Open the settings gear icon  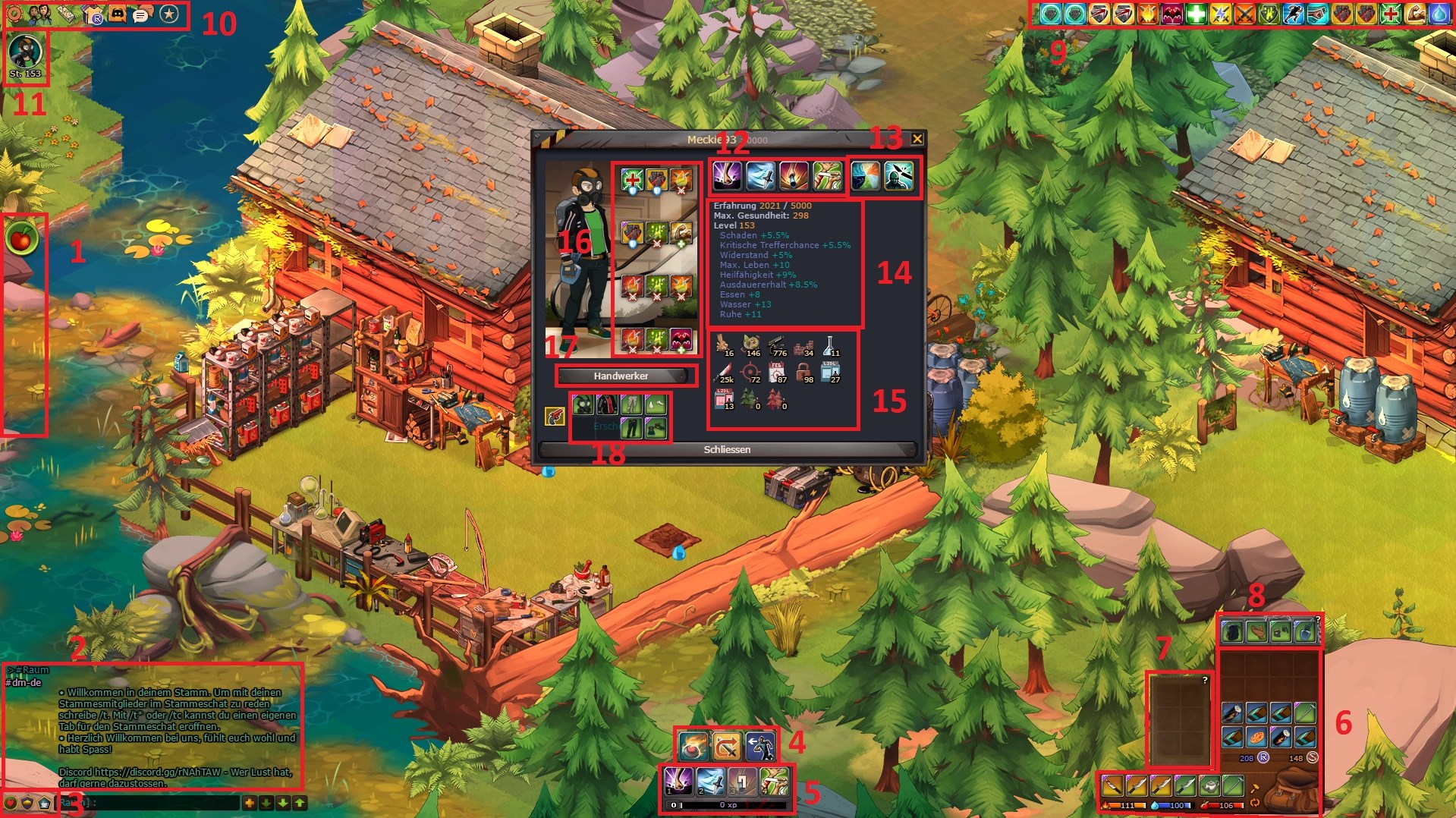pos(14,14)
